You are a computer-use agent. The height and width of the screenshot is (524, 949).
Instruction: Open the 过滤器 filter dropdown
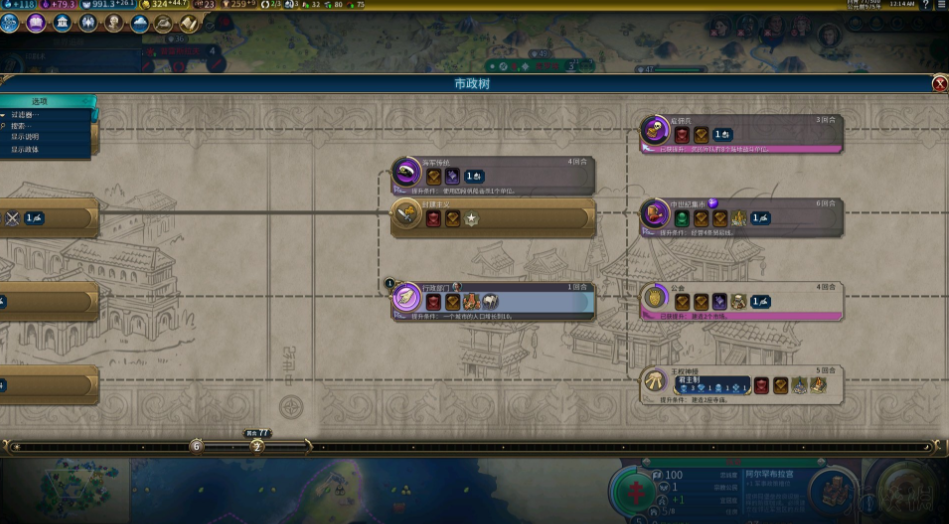point(28,115)
